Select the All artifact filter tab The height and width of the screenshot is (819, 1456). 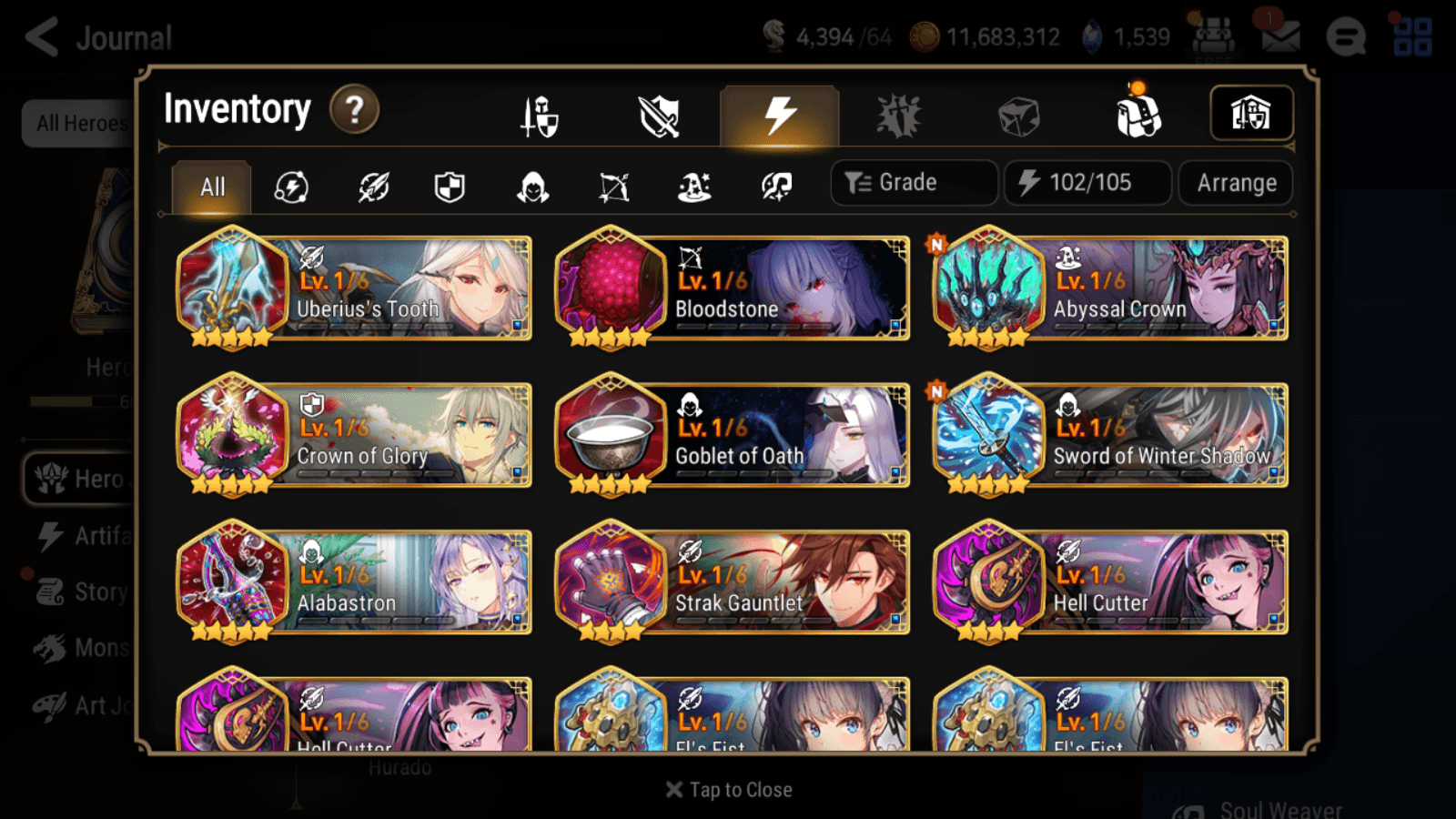[x=211, y=187]
